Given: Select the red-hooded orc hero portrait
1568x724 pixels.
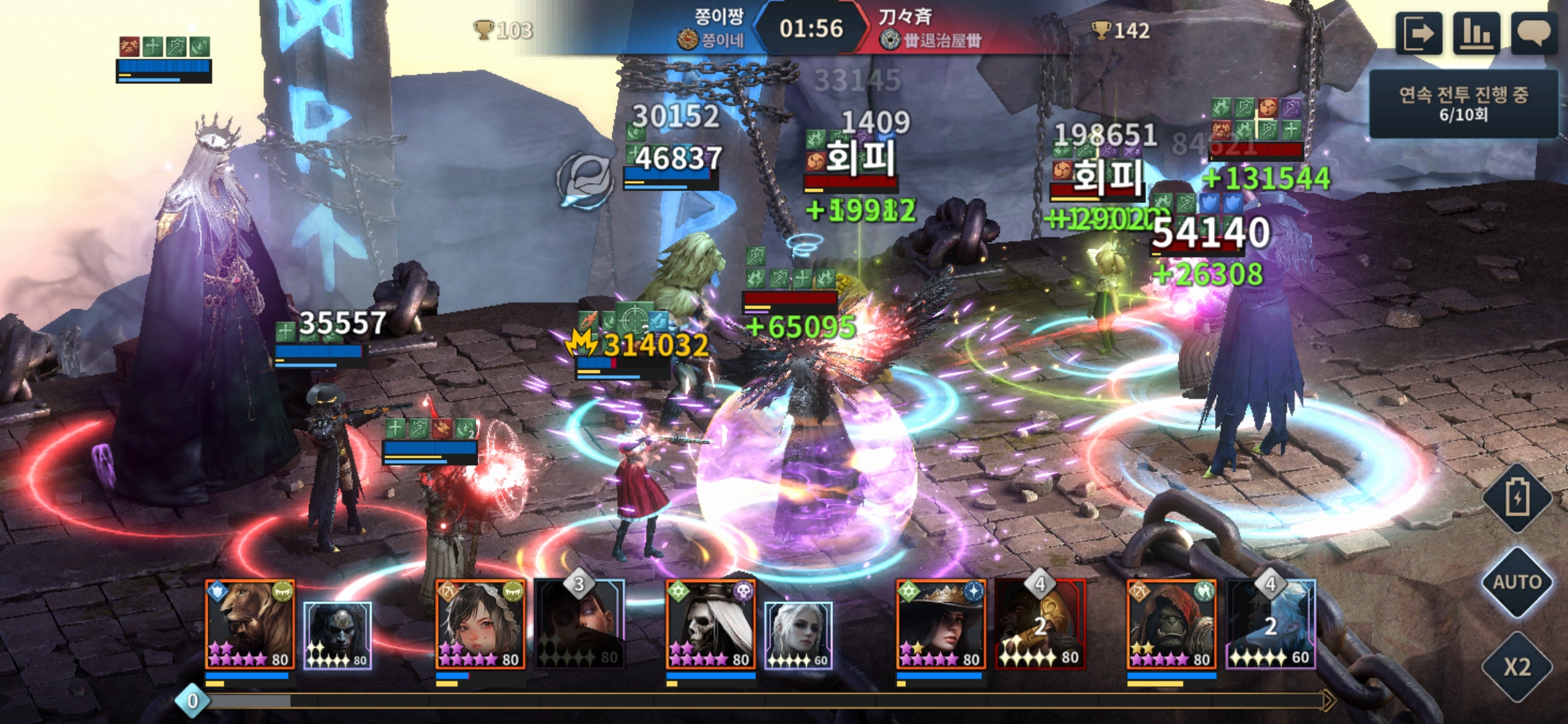Looking at the screenshot, I should [1171, 625].
